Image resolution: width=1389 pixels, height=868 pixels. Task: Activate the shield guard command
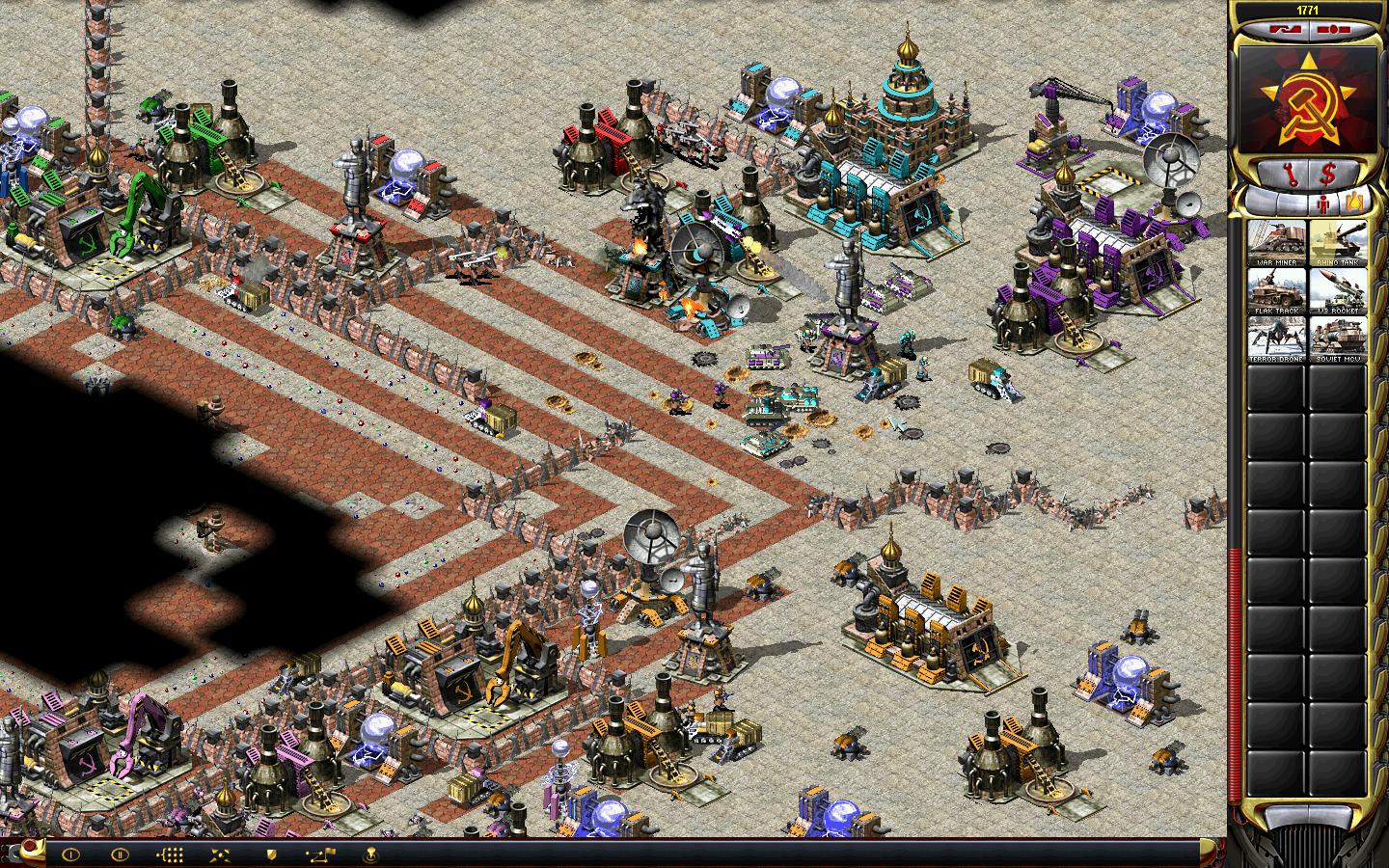271,854
